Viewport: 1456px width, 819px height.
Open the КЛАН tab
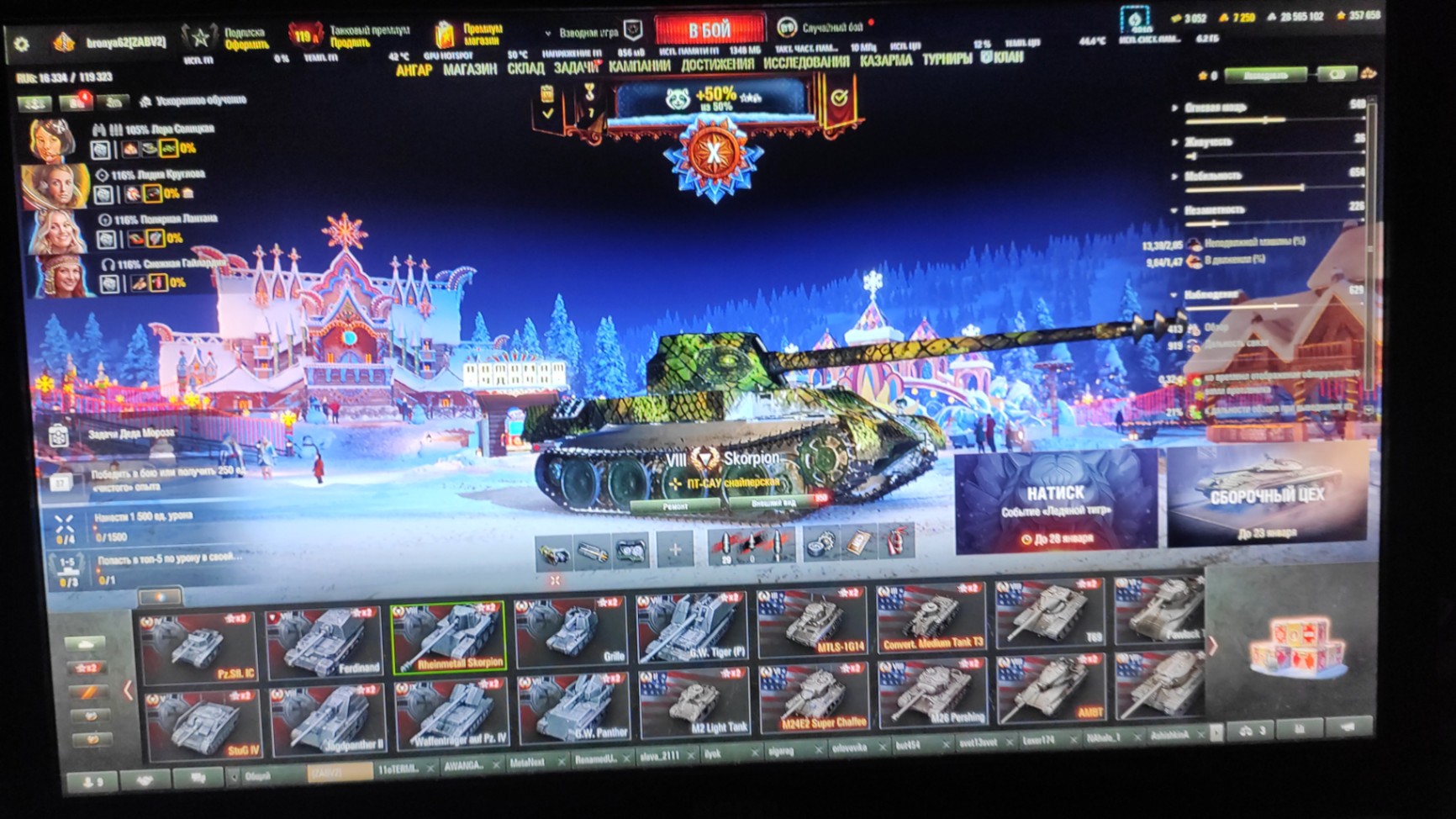1001,58
